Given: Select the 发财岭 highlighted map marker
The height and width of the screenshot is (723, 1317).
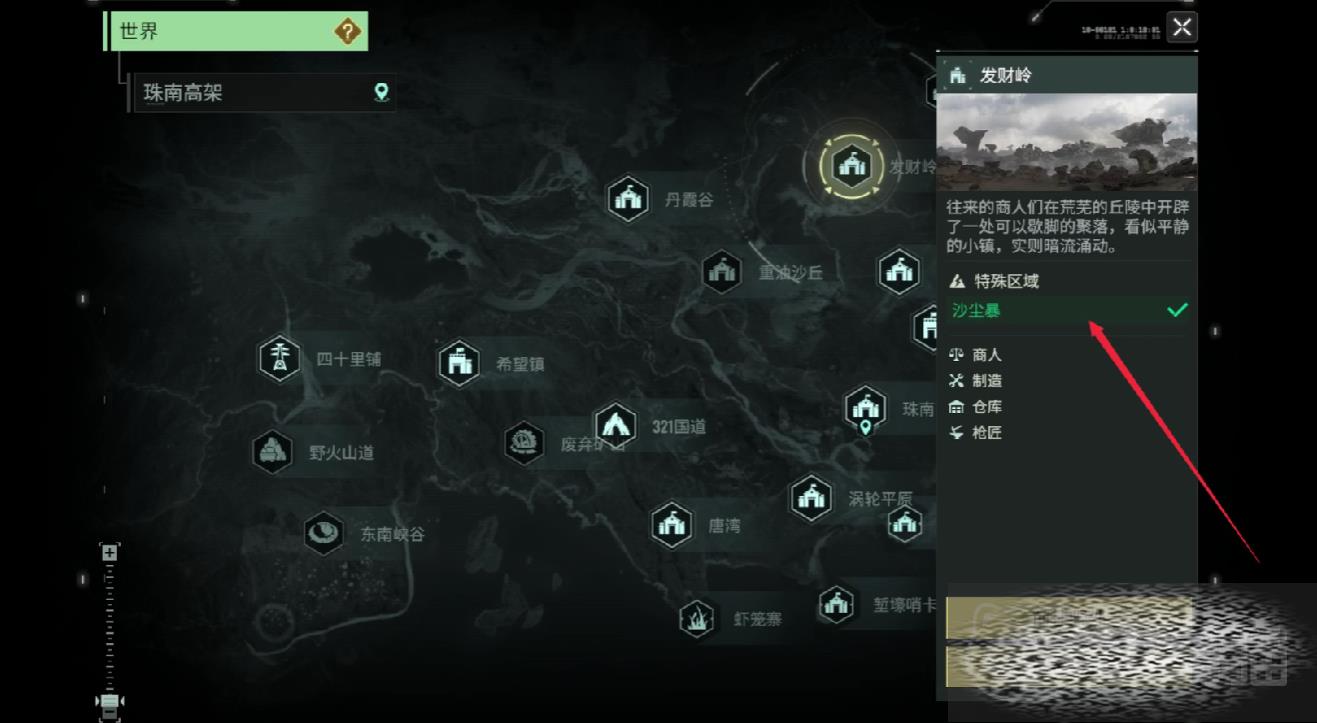Looking at the screenshot, I should [851, 166].
